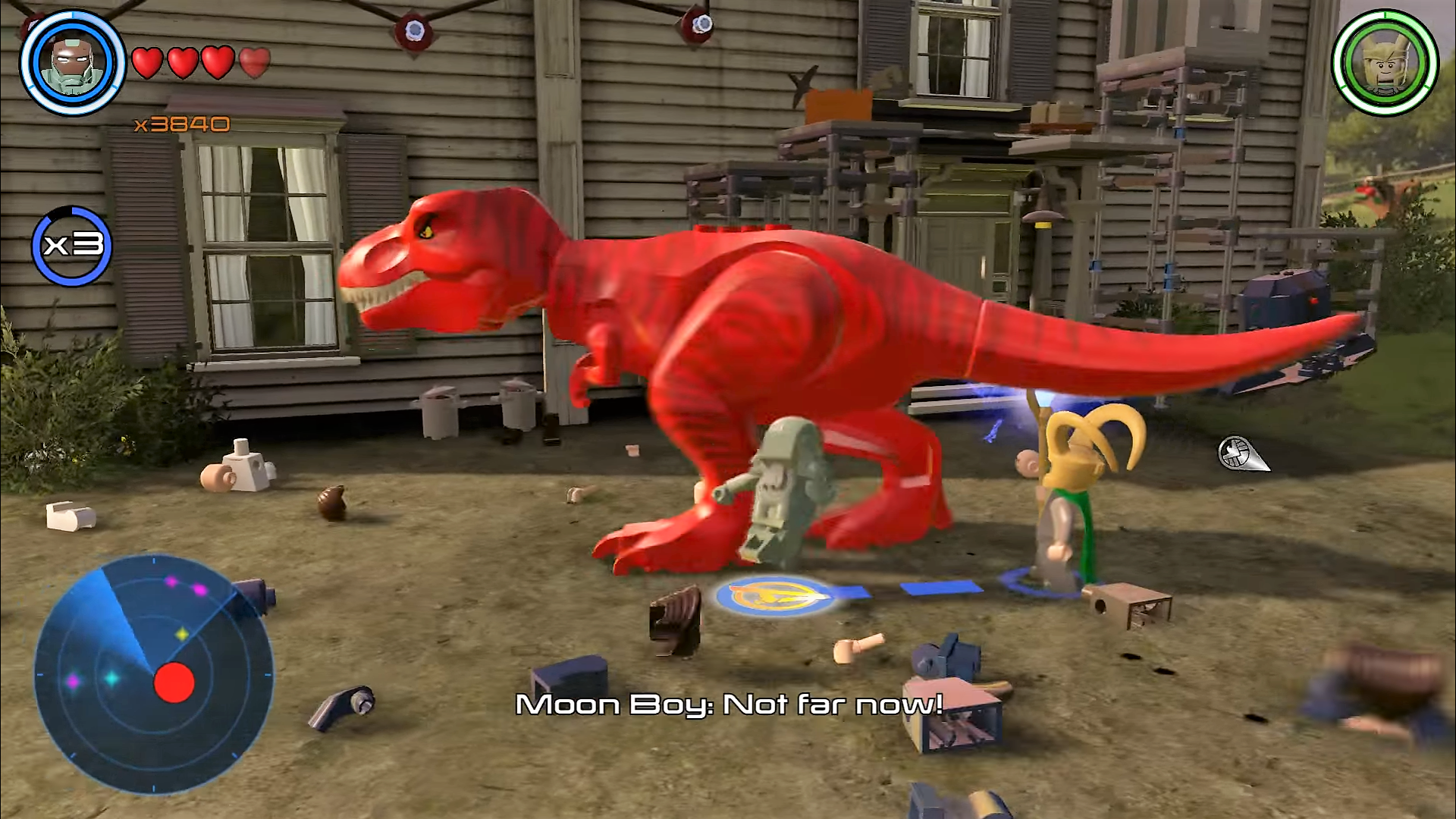The width and height of the screenshot is (1456, 819).
Task: Select the active character portrait
Action: pyautogui.click(x=72, y=62)
